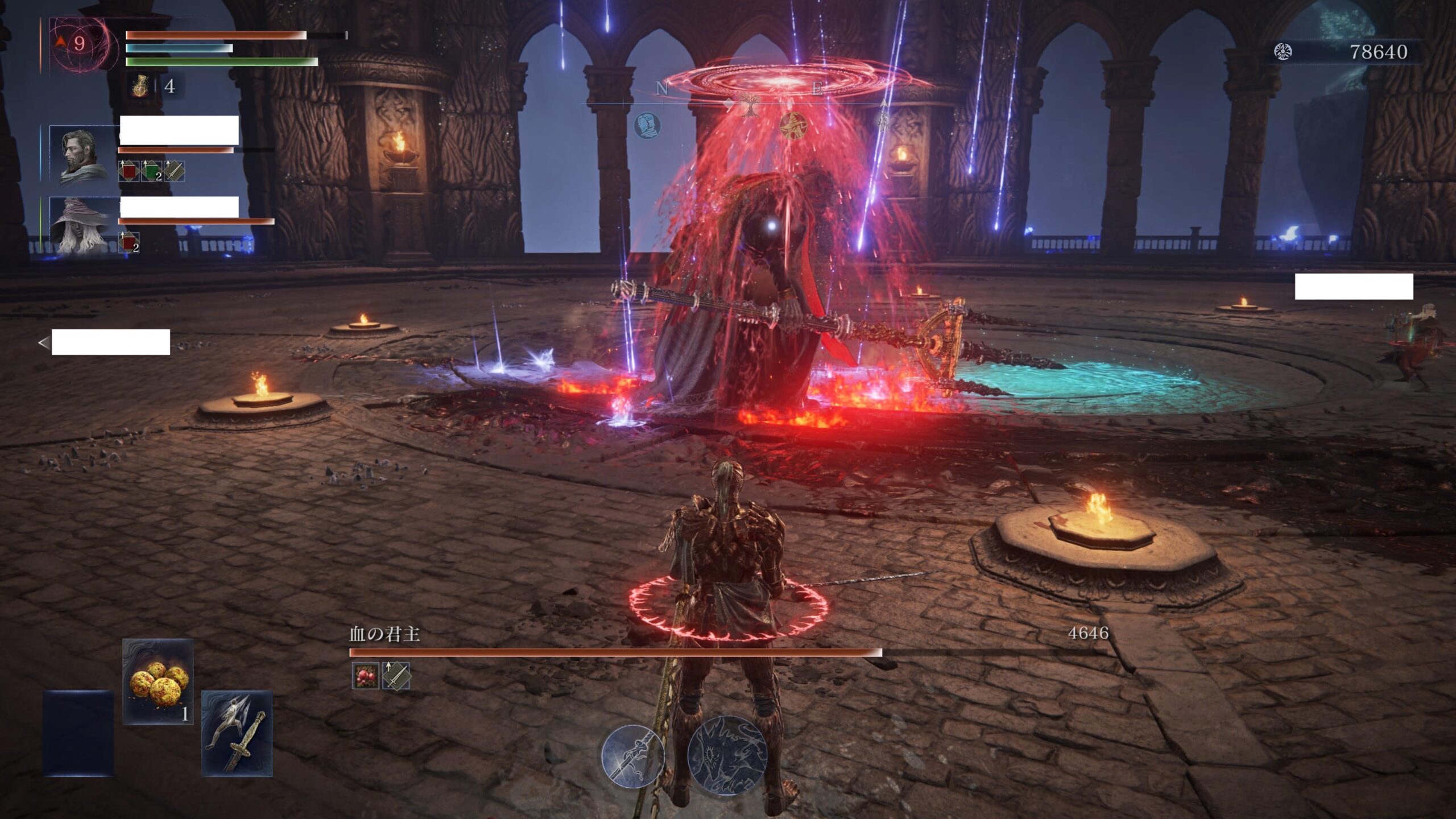Viewport: 1456px width, 819px height.
Task: Inspect the boss's sword buff status icon
Action: (x=396, y=676)
